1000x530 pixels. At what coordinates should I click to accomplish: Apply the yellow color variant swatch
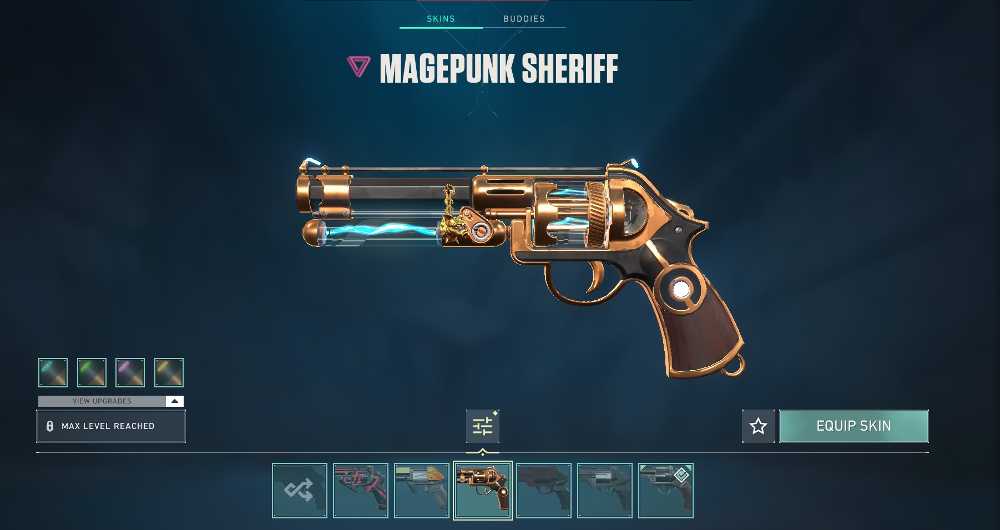pos(169,373)
